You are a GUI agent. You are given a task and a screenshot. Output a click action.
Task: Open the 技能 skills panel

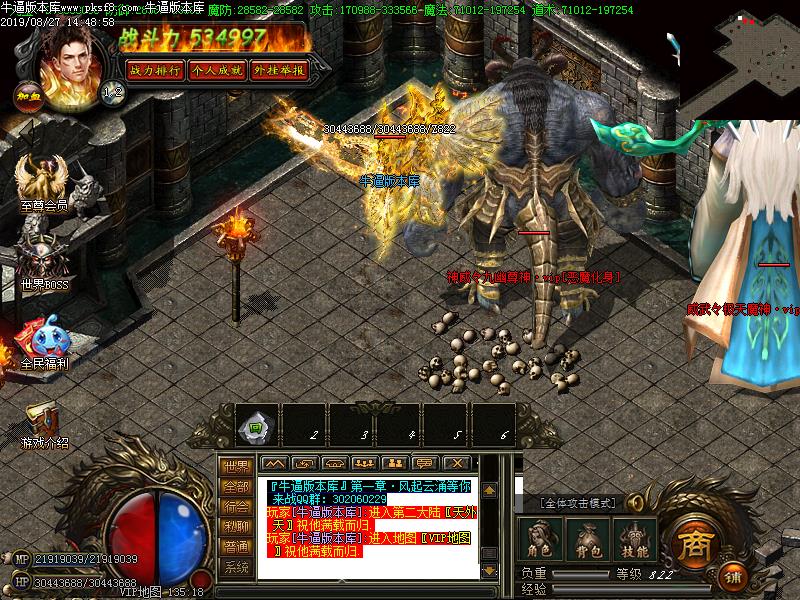pyautogui.click(x=632, y=540)
